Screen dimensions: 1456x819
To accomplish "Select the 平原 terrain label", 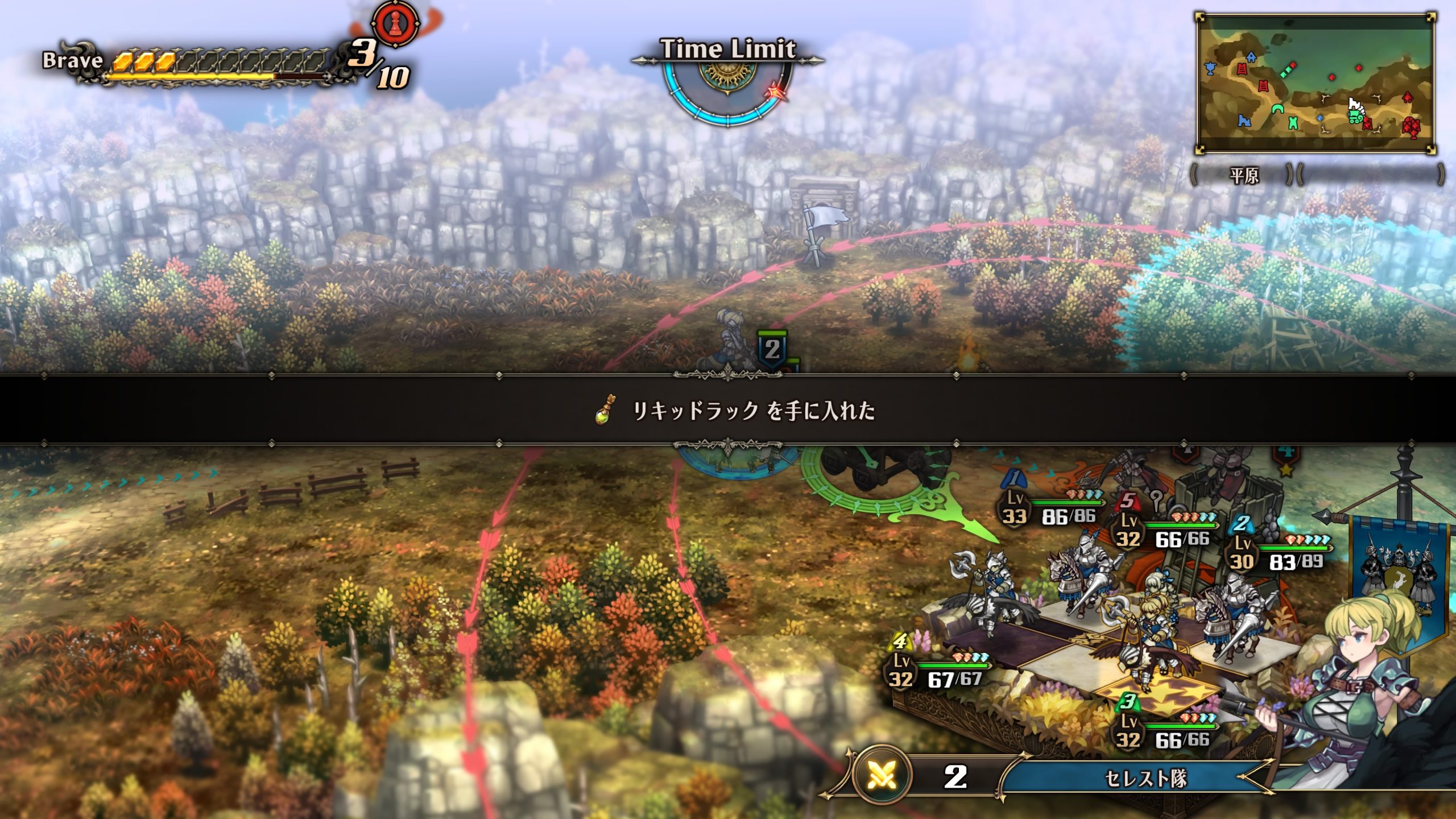I will point(1244,176).
